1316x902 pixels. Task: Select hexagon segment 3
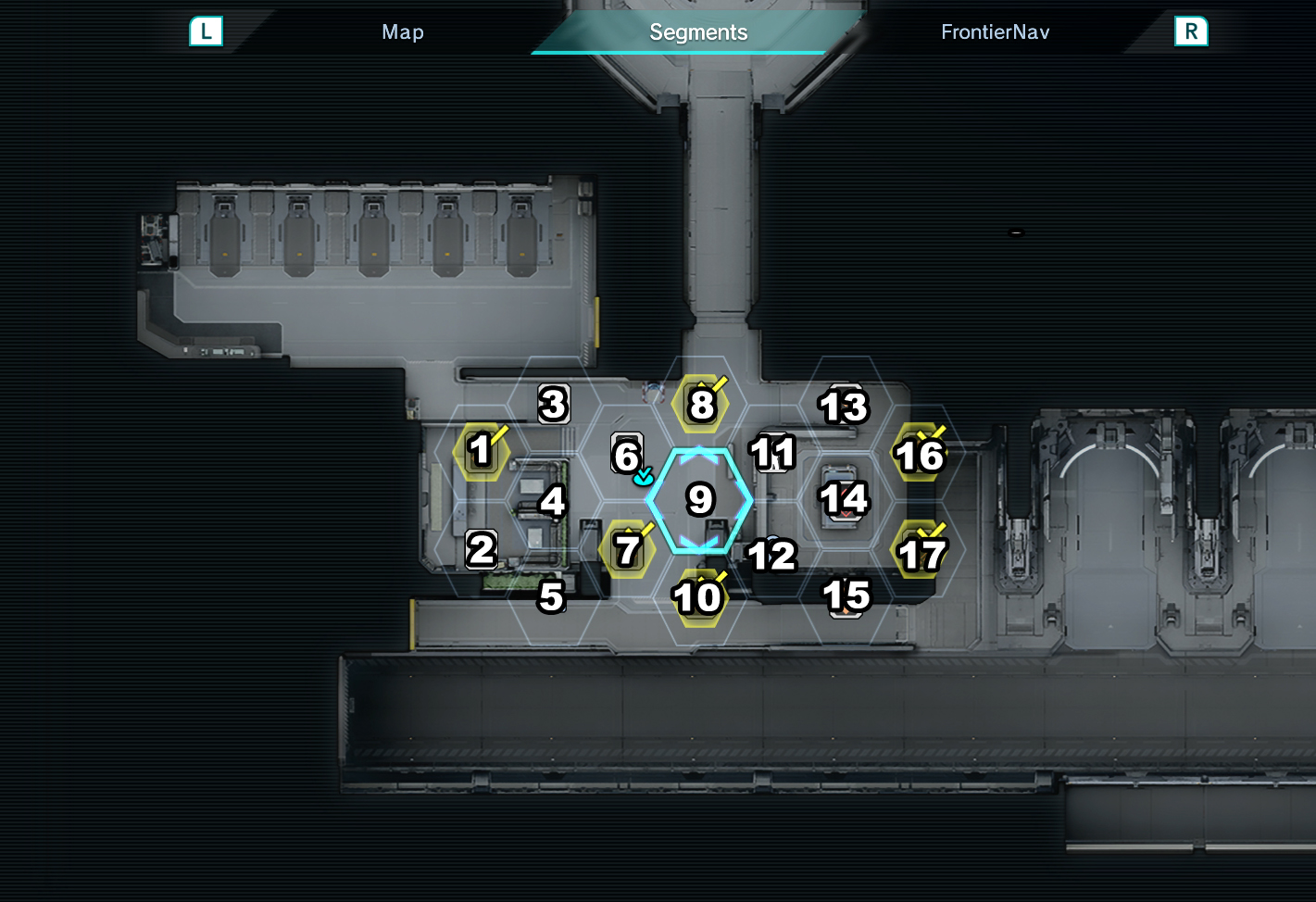[553, 403]
